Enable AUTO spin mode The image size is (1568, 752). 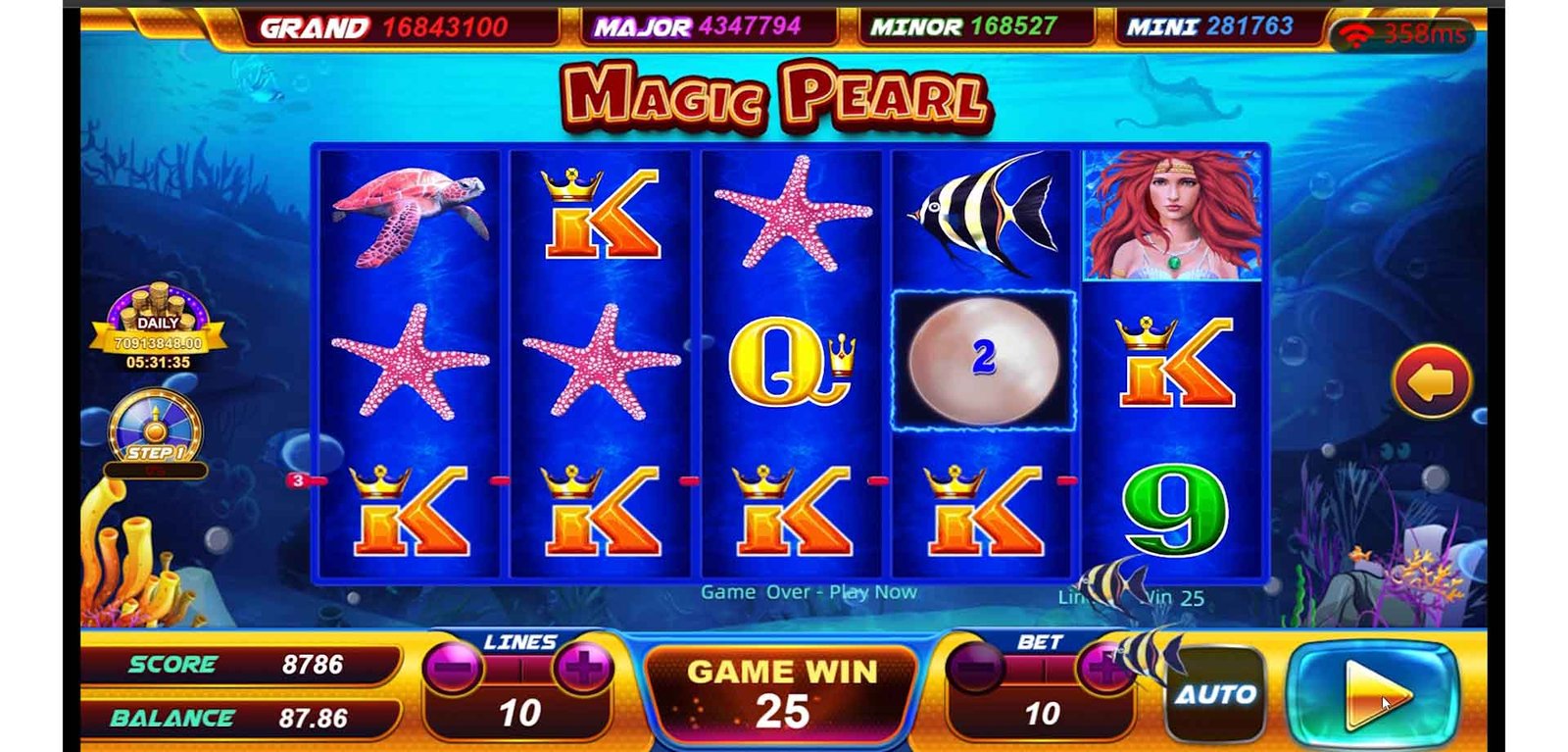click(1215, 694)
